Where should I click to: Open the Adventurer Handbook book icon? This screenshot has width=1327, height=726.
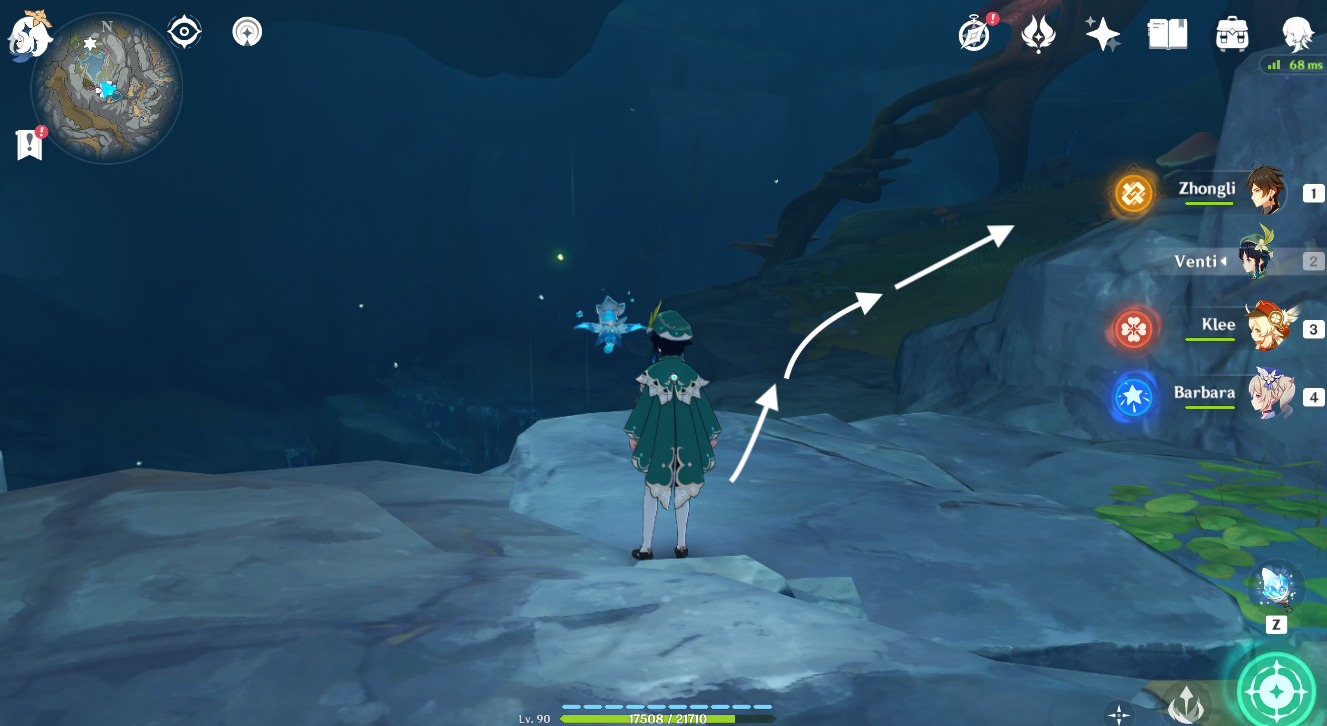1166,34
